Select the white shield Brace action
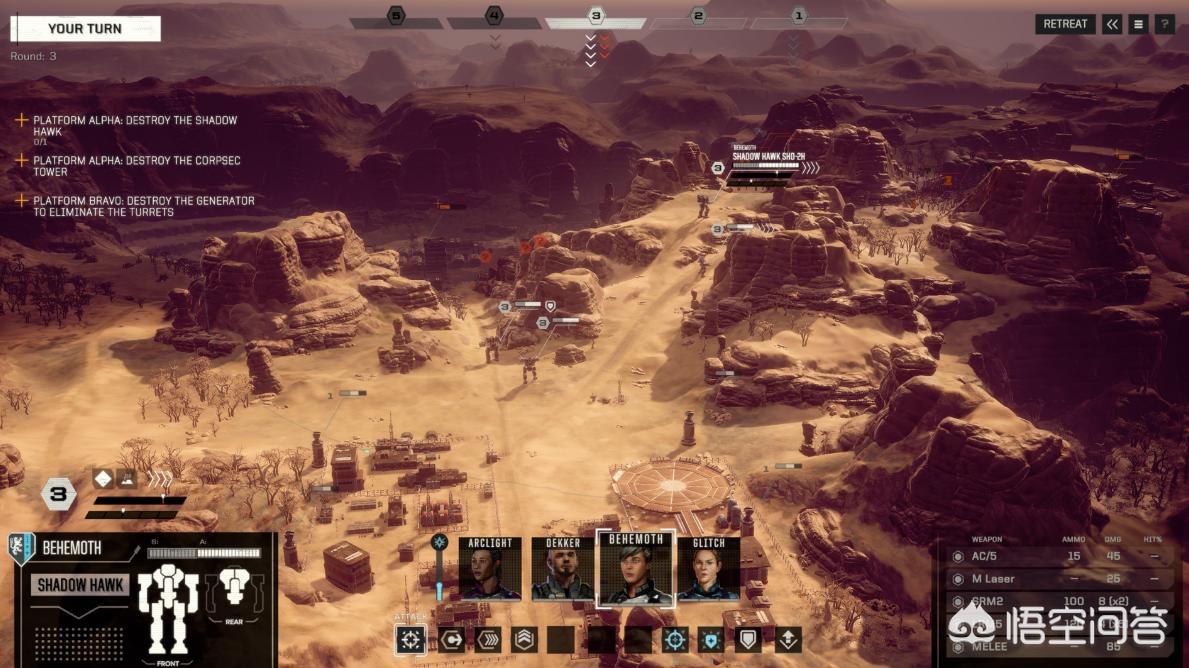Viewport: 1189px width, 668px height. [748, 640]
